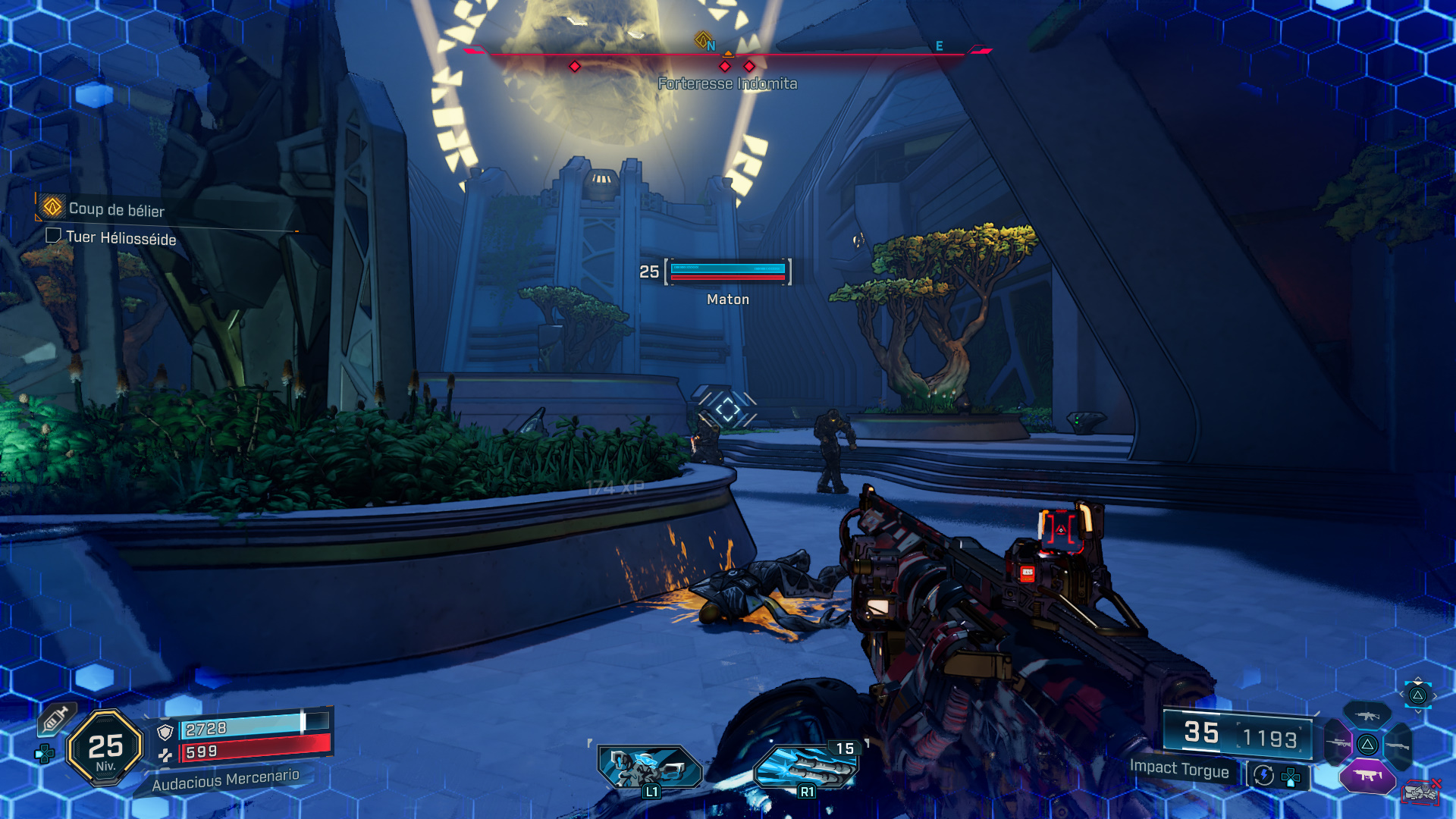Activate the rocket claw ordnance ability
Screen dimensions: 1456x819
tap(807, 767)
